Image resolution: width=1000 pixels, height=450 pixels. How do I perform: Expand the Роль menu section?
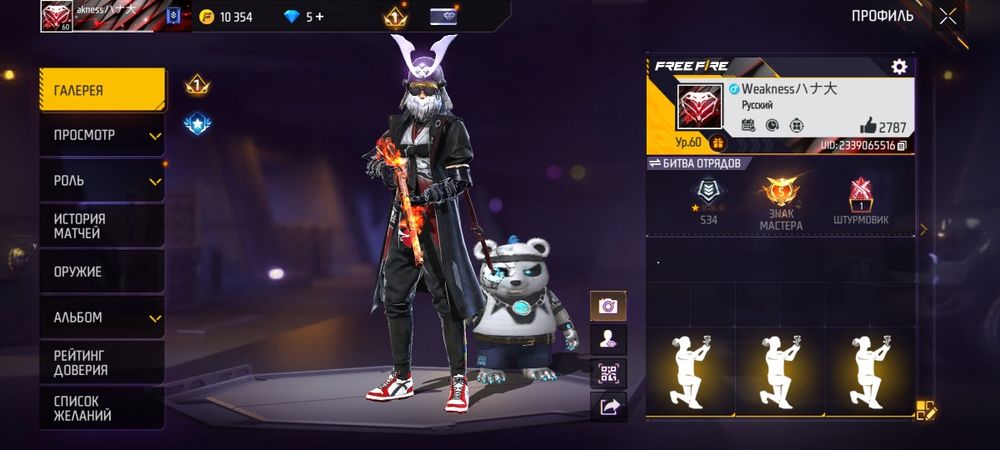click(x=102, y=181)
